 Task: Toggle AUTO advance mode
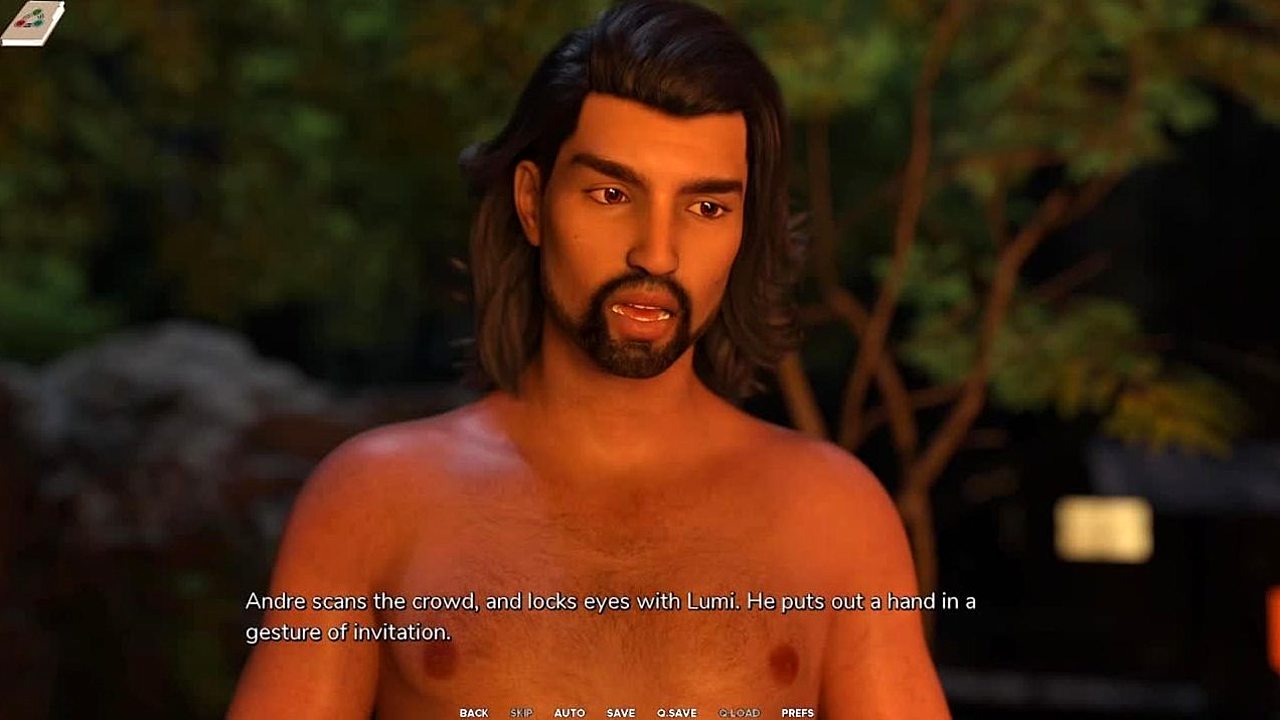pos(569,713)
